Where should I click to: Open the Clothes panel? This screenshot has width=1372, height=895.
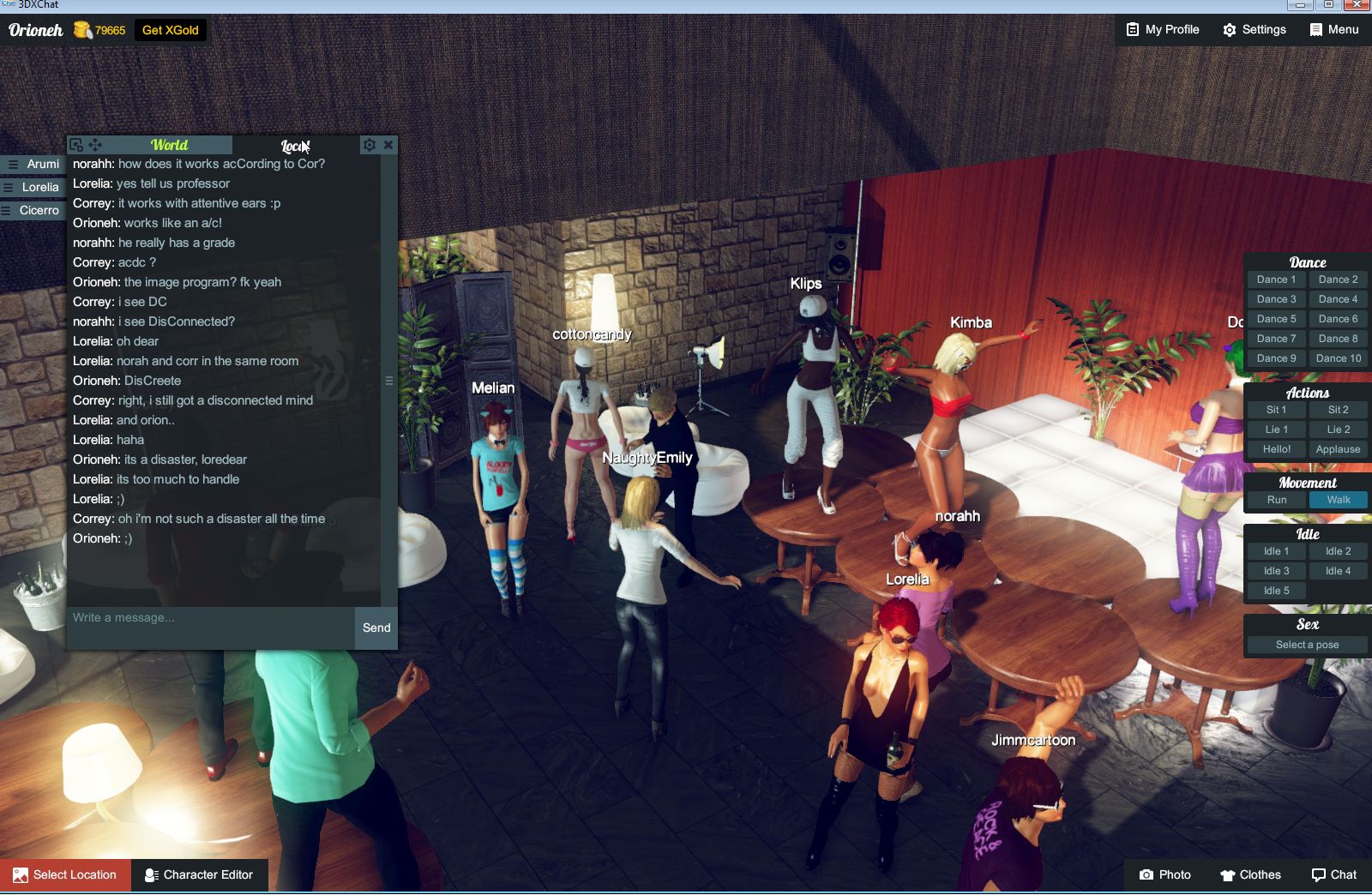[1249, 874]
